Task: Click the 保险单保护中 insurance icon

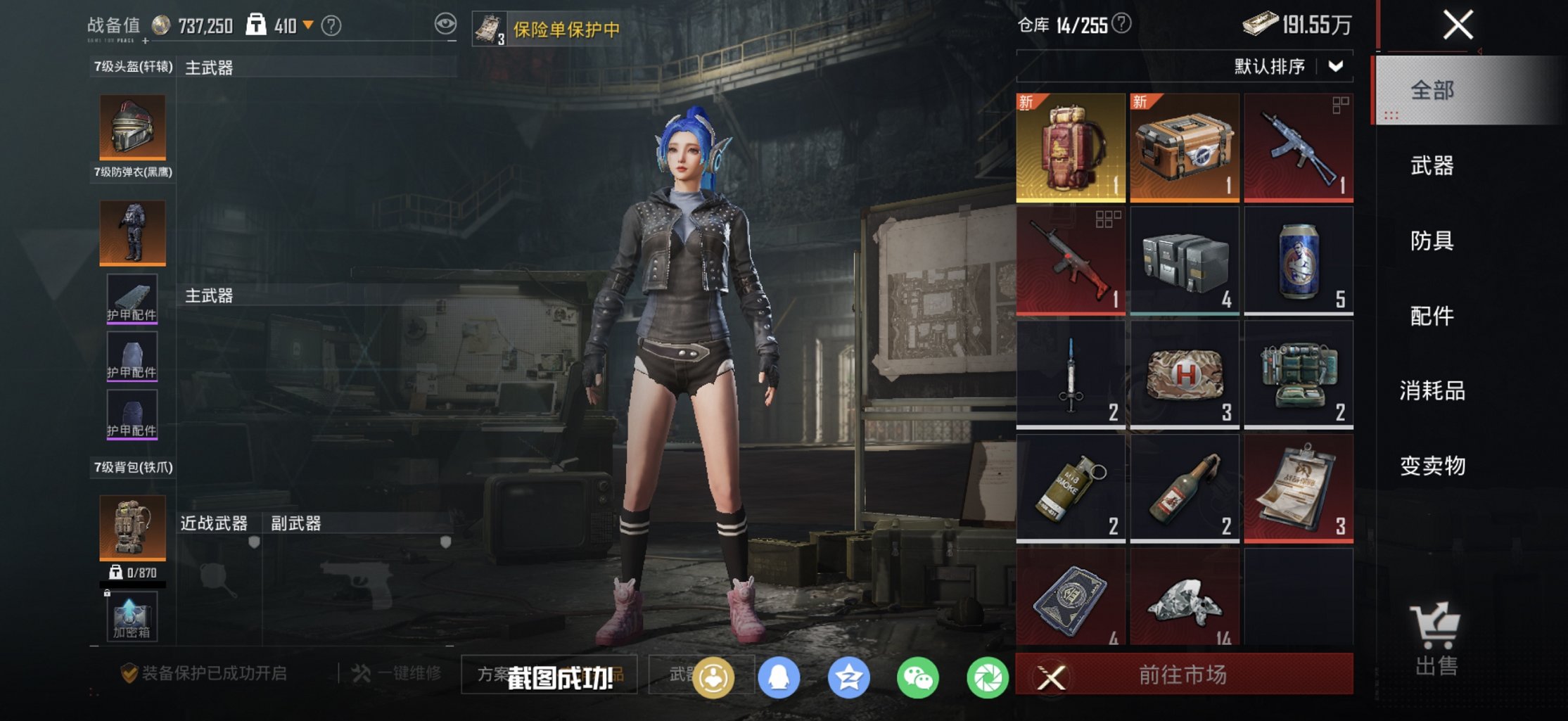Action: (x=490, y=27)
